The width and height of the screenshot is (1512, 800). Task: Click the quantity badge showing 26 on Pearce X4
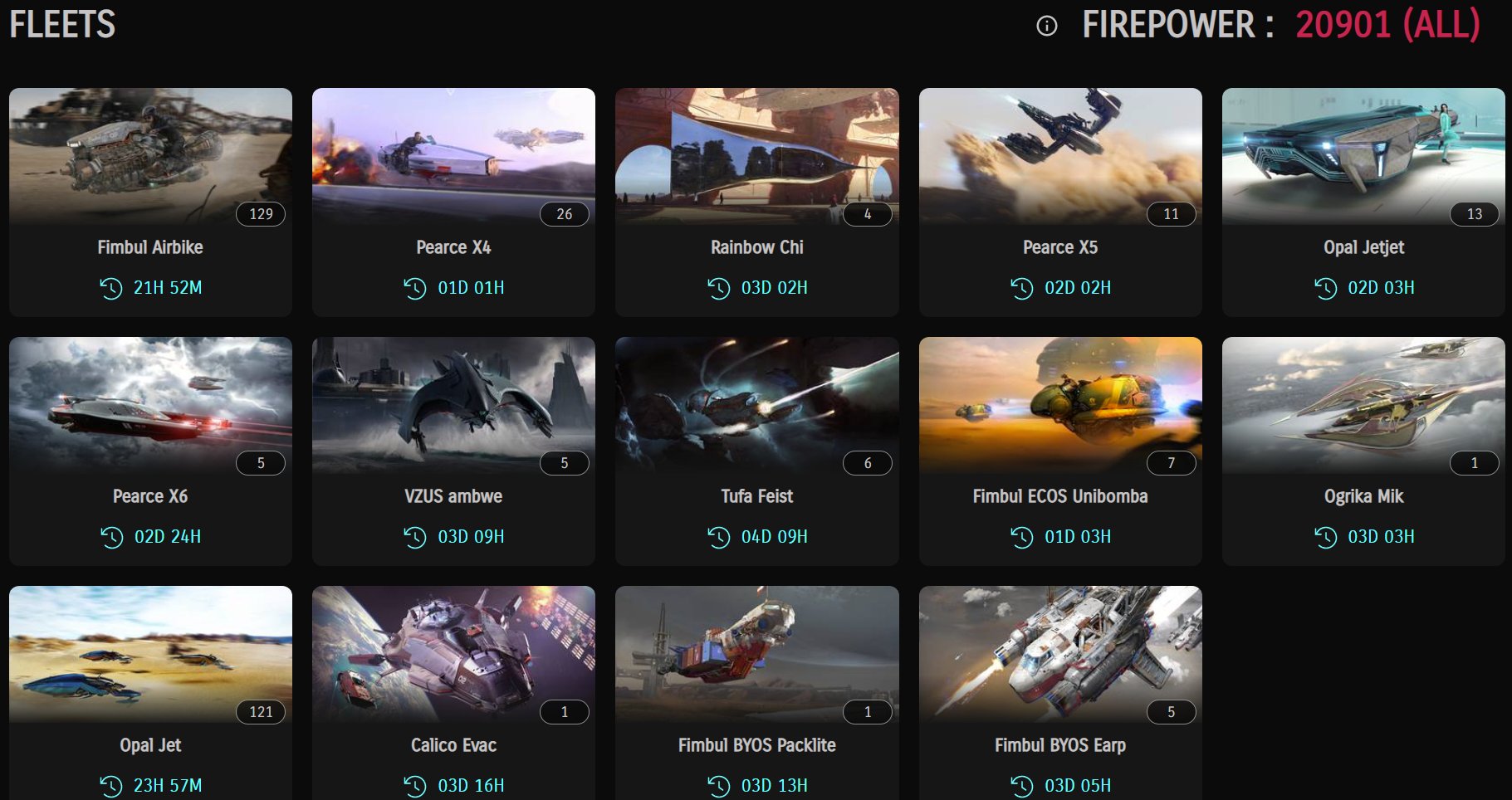tap(565, 213)
